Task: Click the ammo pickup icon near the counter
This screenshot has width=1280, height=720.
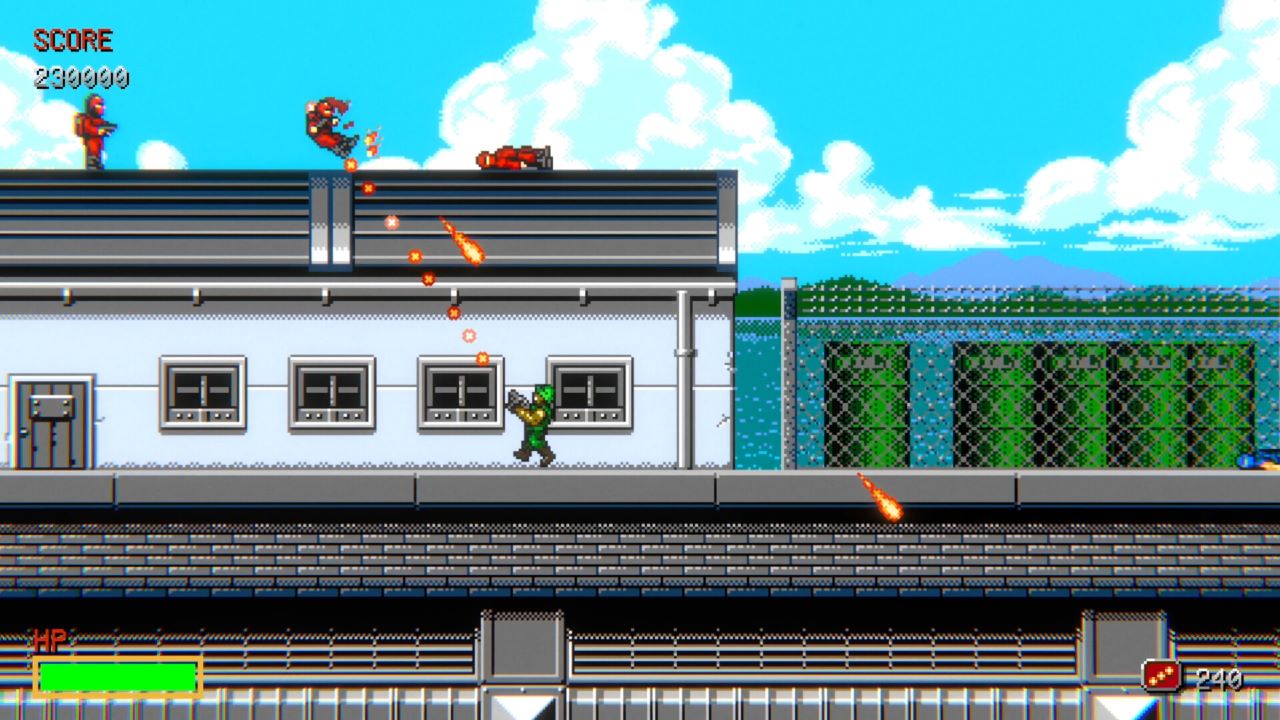Action: tap(1160, 674)
